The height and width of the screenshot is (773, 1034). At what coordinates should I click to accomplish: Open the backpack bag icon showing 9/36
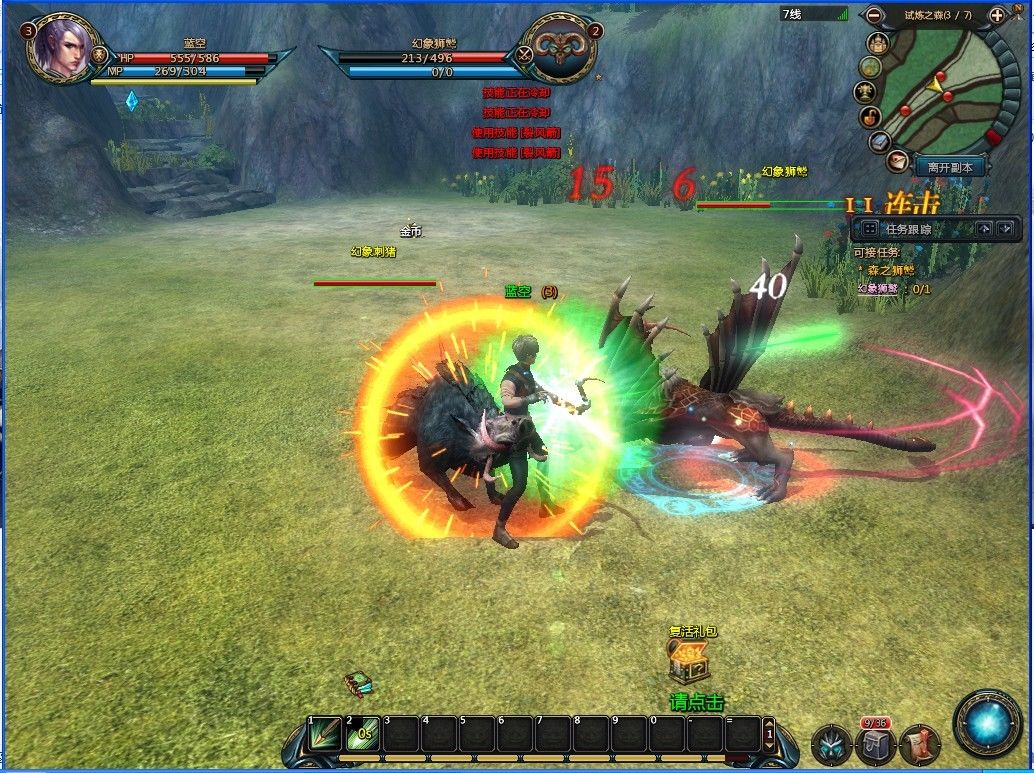[875, 744]
